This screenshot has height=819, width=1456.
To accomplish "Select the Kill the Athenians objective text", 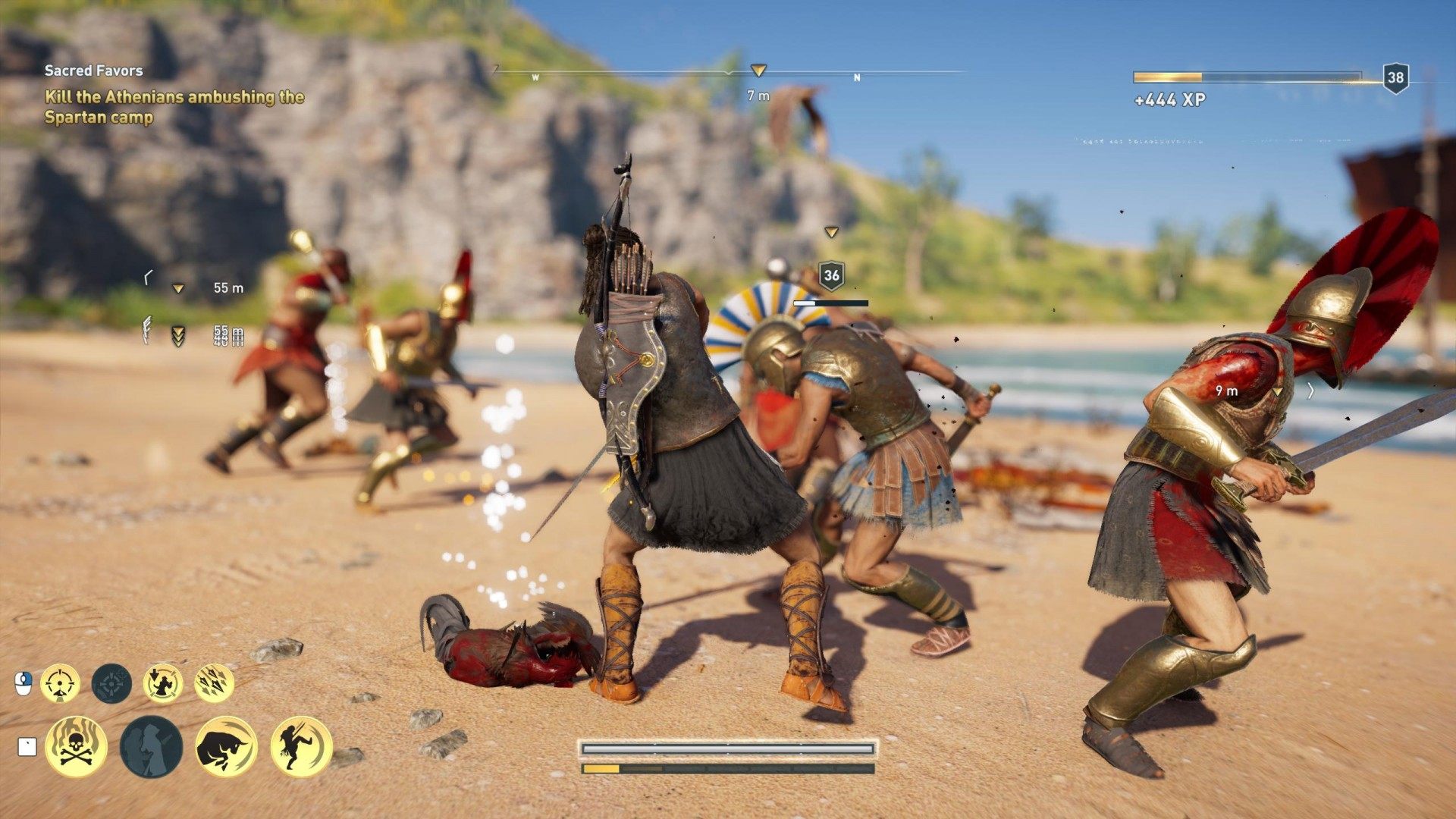I will click(x=174, y=106).
